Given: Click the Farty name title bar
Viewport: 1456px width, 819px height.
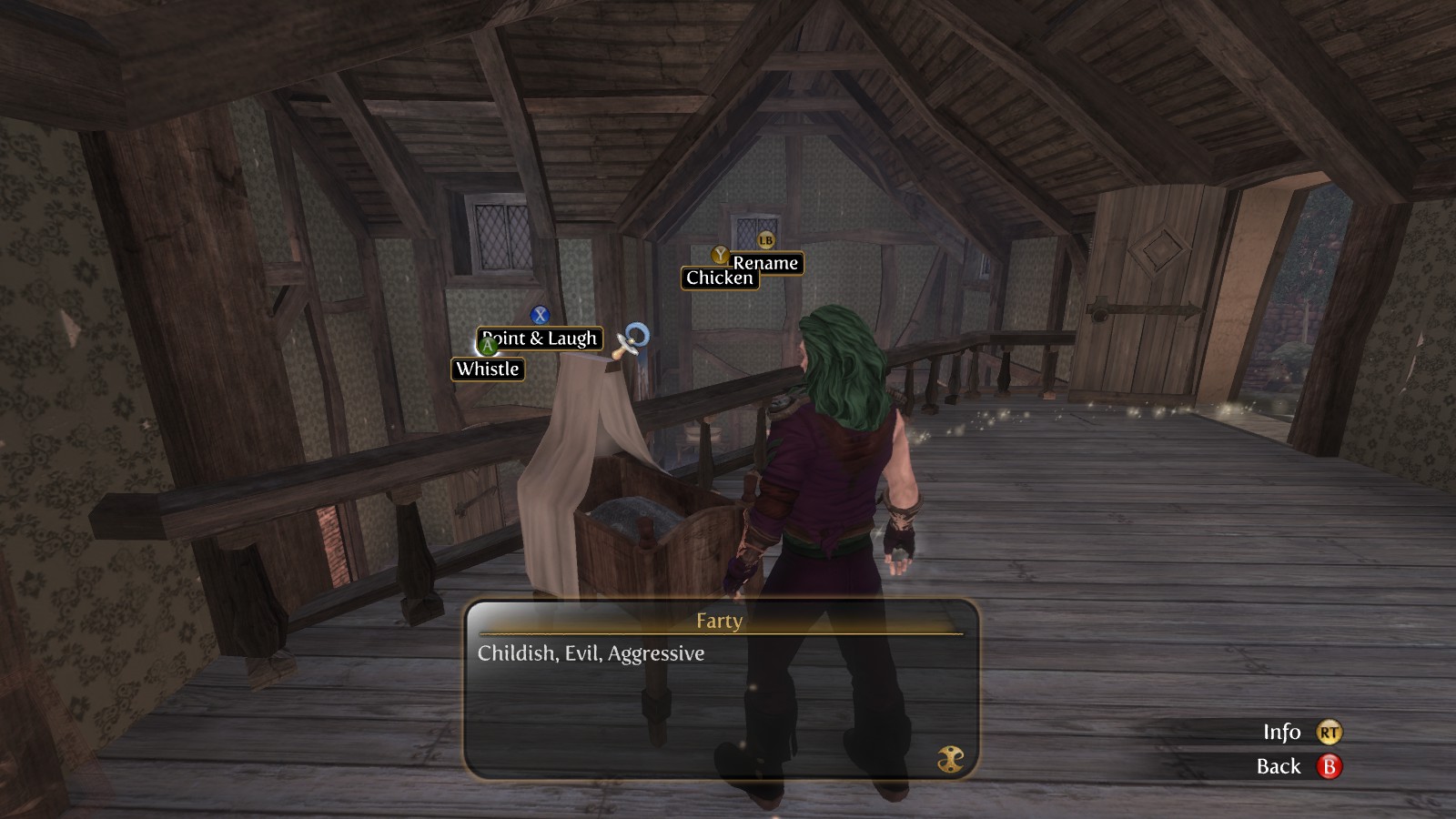Looking at the screenshot, I should point(718,622).
